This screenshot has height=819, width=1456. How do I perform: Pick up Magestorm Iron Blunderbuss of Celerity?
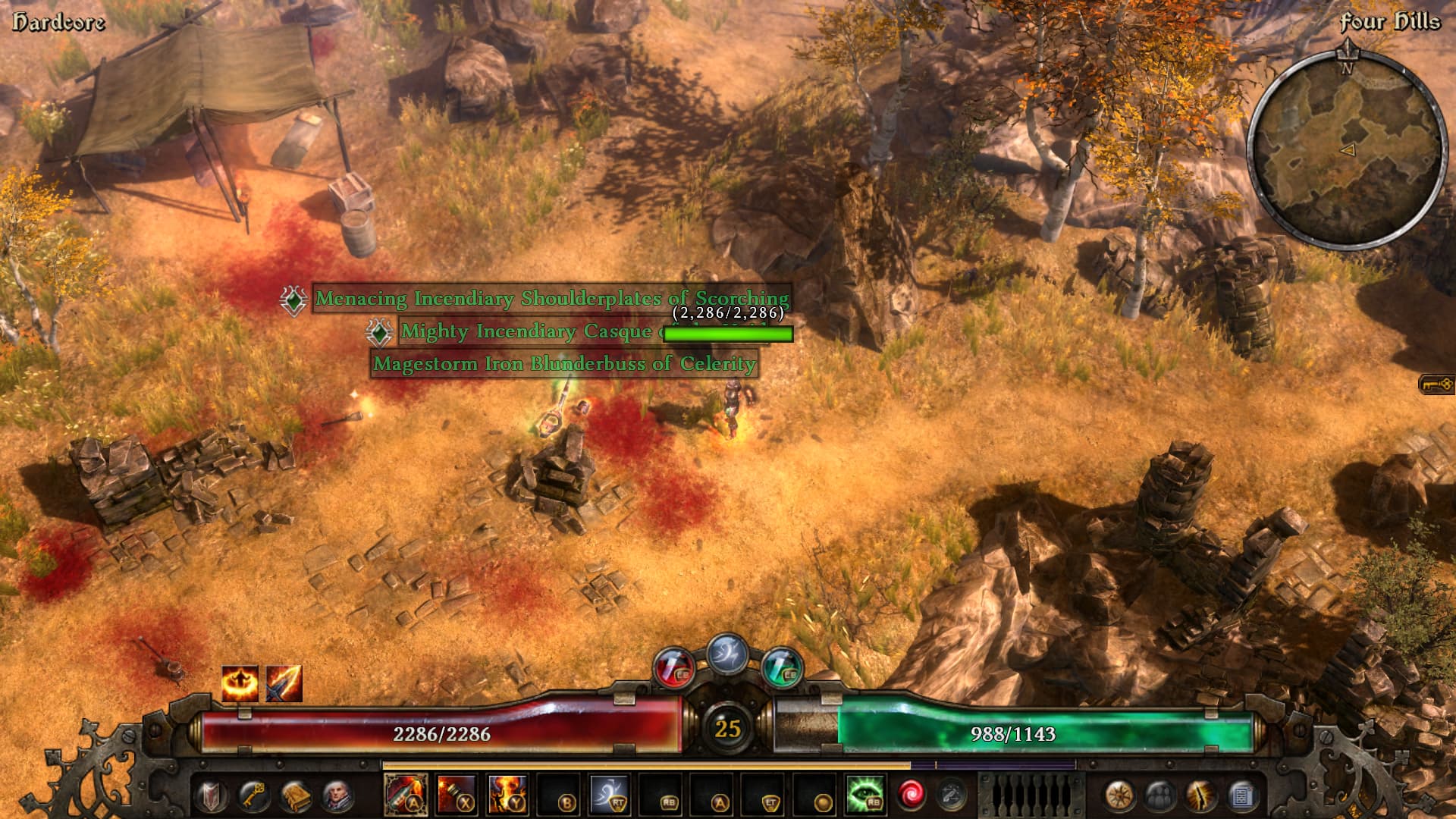pyautogui.click(x=564, y=364)
